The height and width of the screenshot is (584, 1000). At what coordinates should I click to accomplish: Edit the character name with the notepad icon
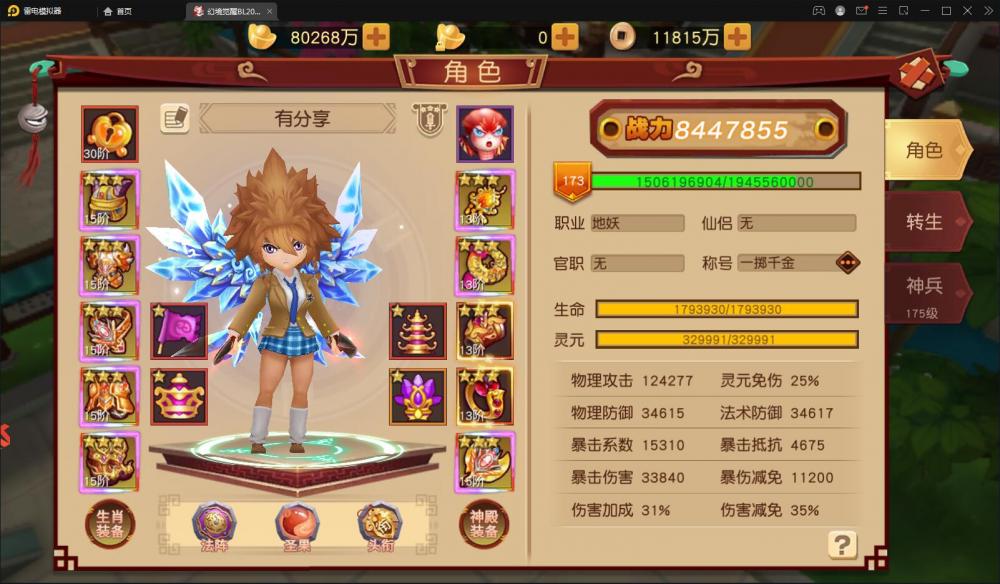(175, 118)
